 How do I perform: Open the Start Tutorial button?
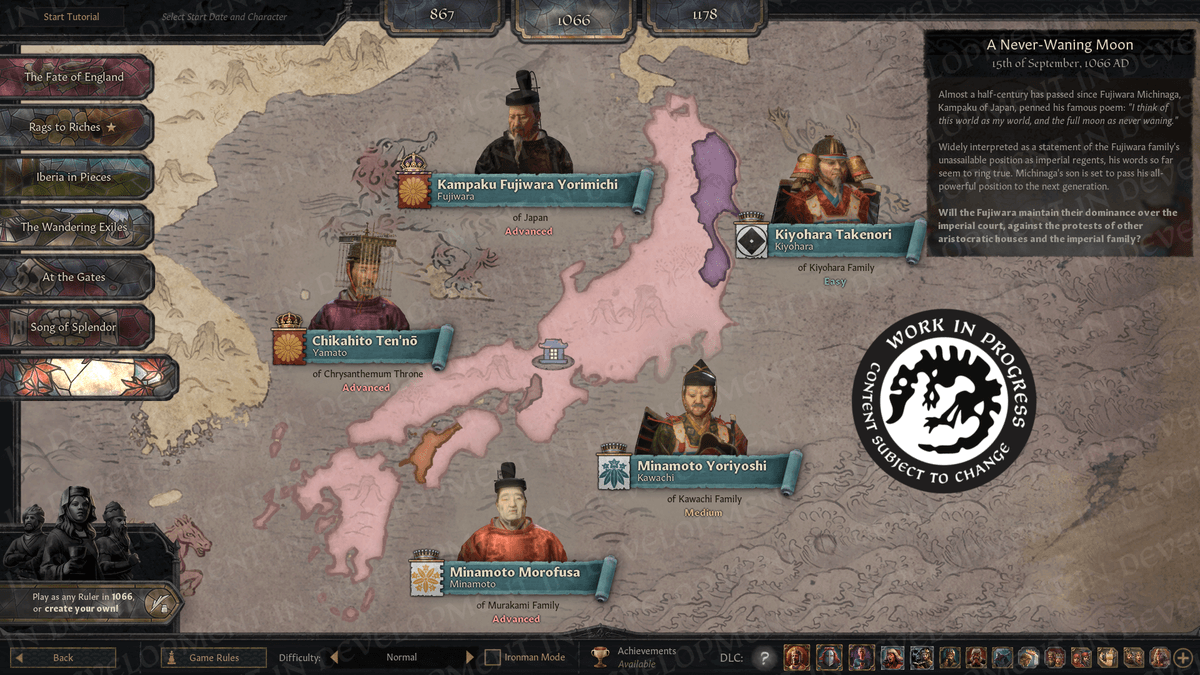coord(71,17)
